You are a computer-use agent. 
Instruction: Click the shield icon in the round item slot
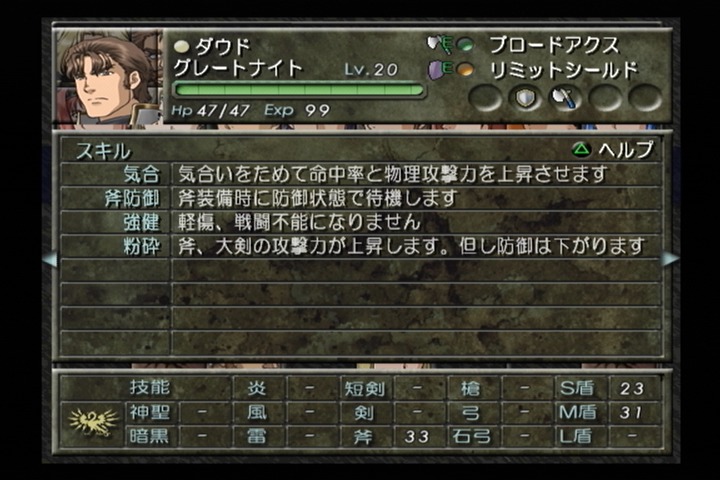[x=526, y=98]
